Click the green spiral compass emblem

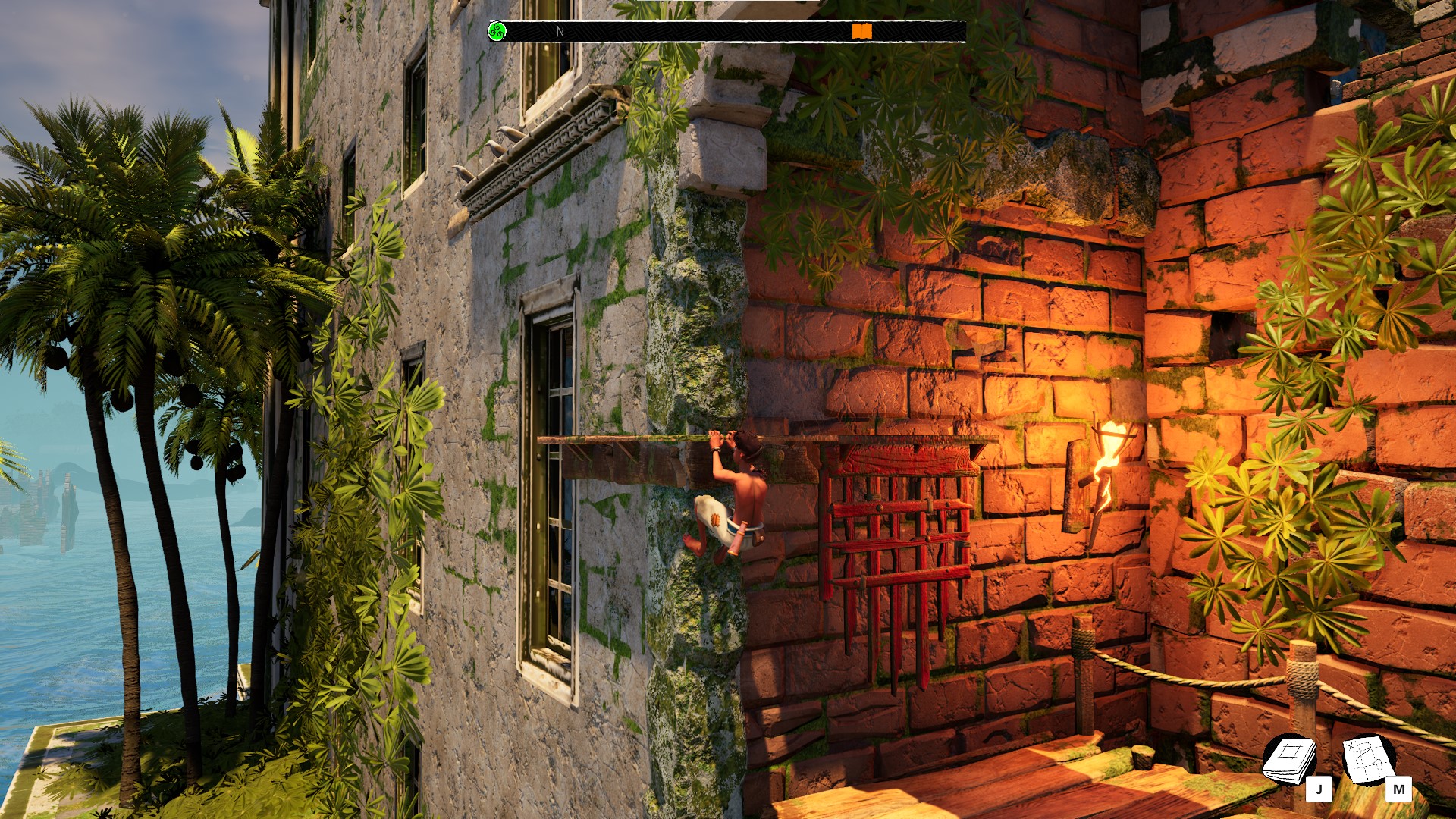click(x=497, y=31)
